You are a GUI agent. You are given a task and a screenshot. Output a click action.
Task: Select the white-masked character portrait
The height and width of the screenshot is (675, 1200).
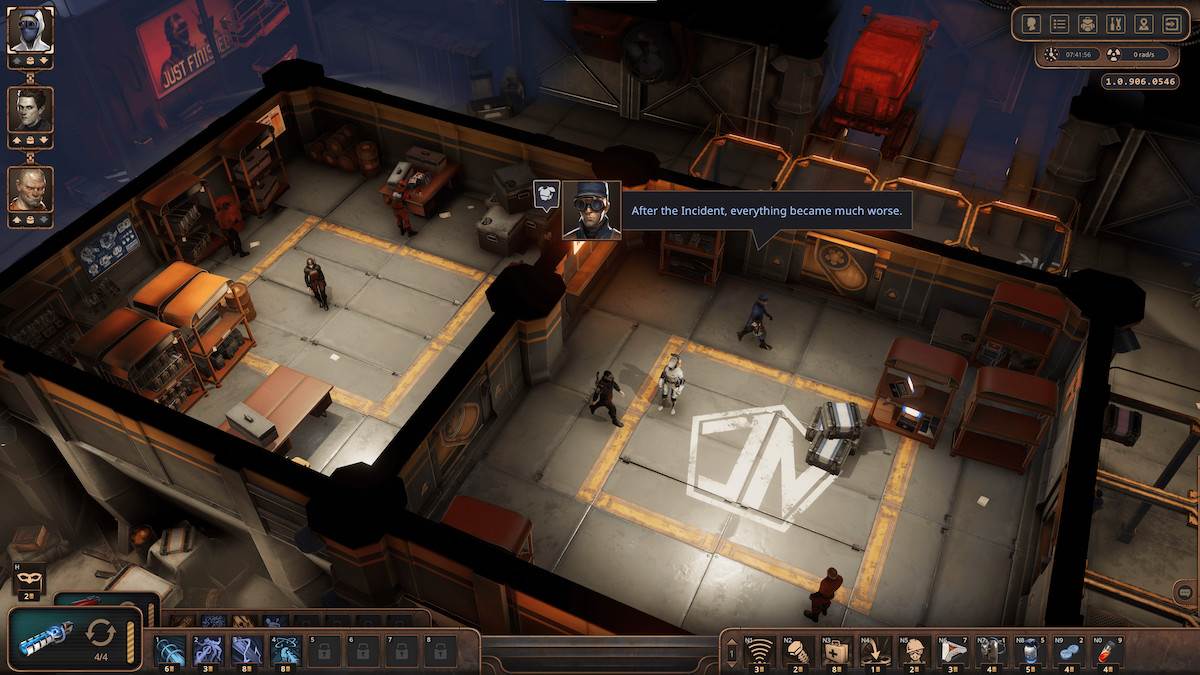(30, 30)
